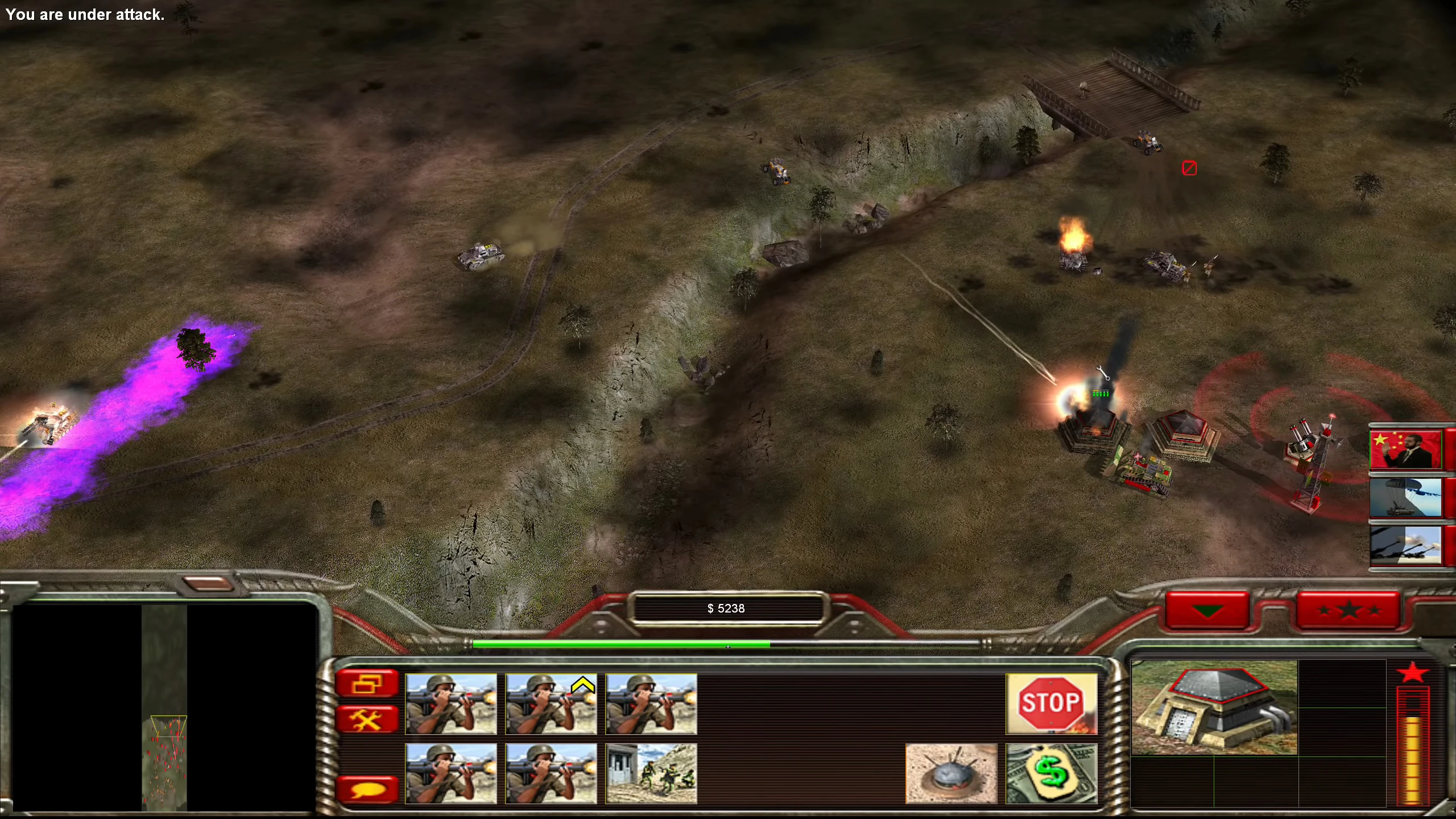Click the STOP command button
Image resolution: width=1456 pixels, height=819 pixels.
1051,704
